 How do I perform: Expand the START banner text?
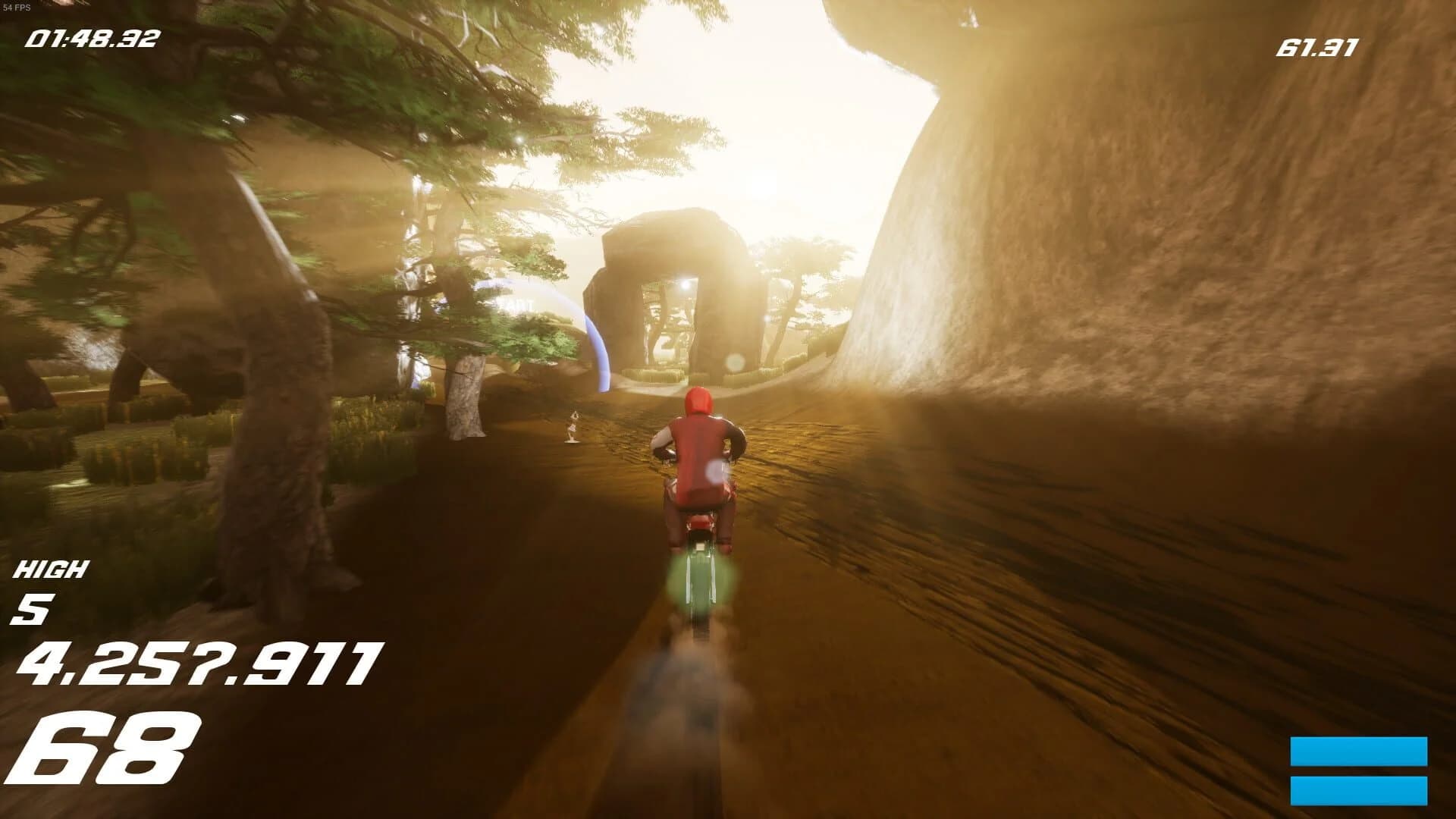pyautogui.click(x=514, y=305)
